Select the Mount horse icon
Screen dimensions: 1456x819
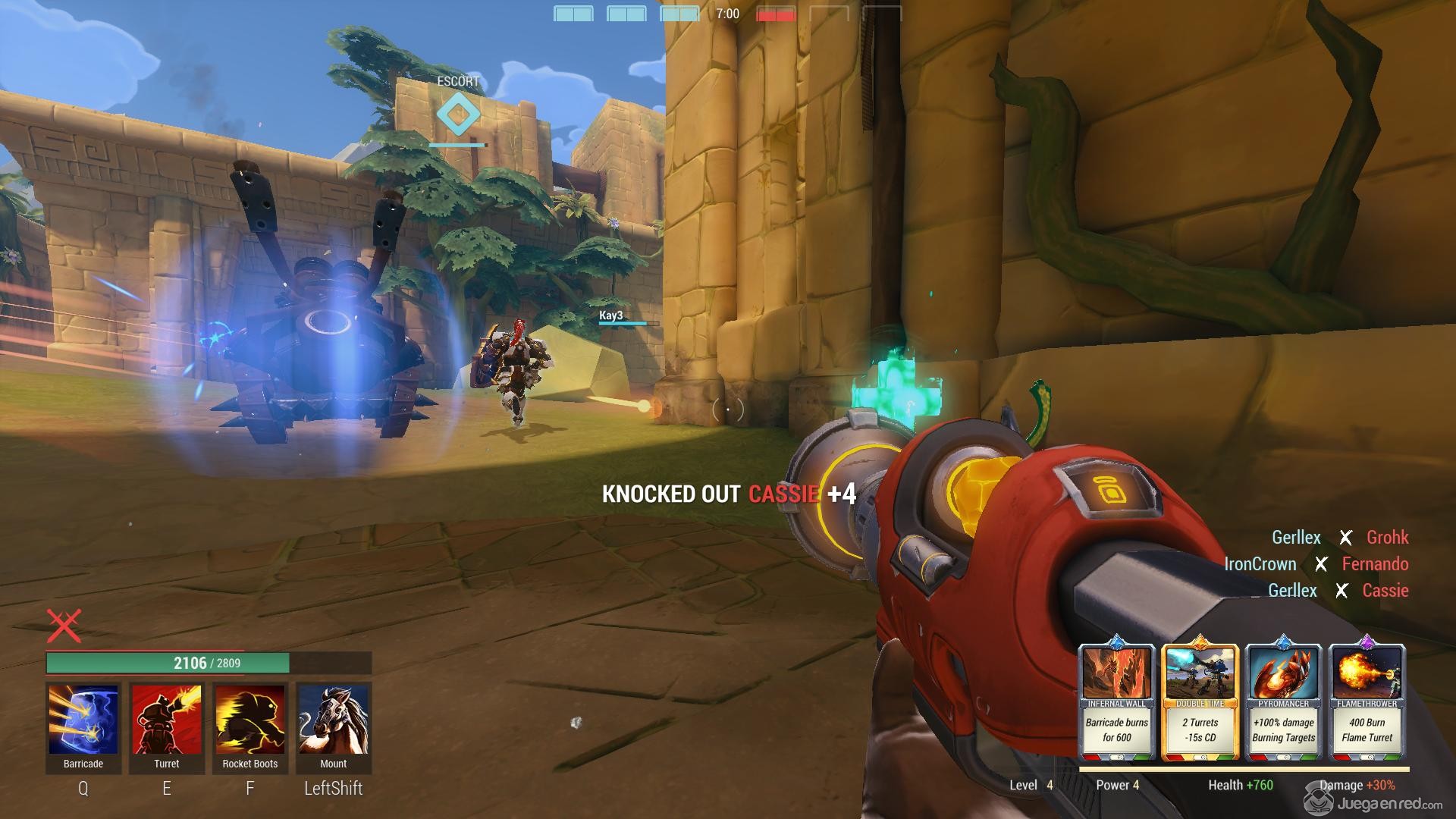pyautogui.click(x=334, y=720)
